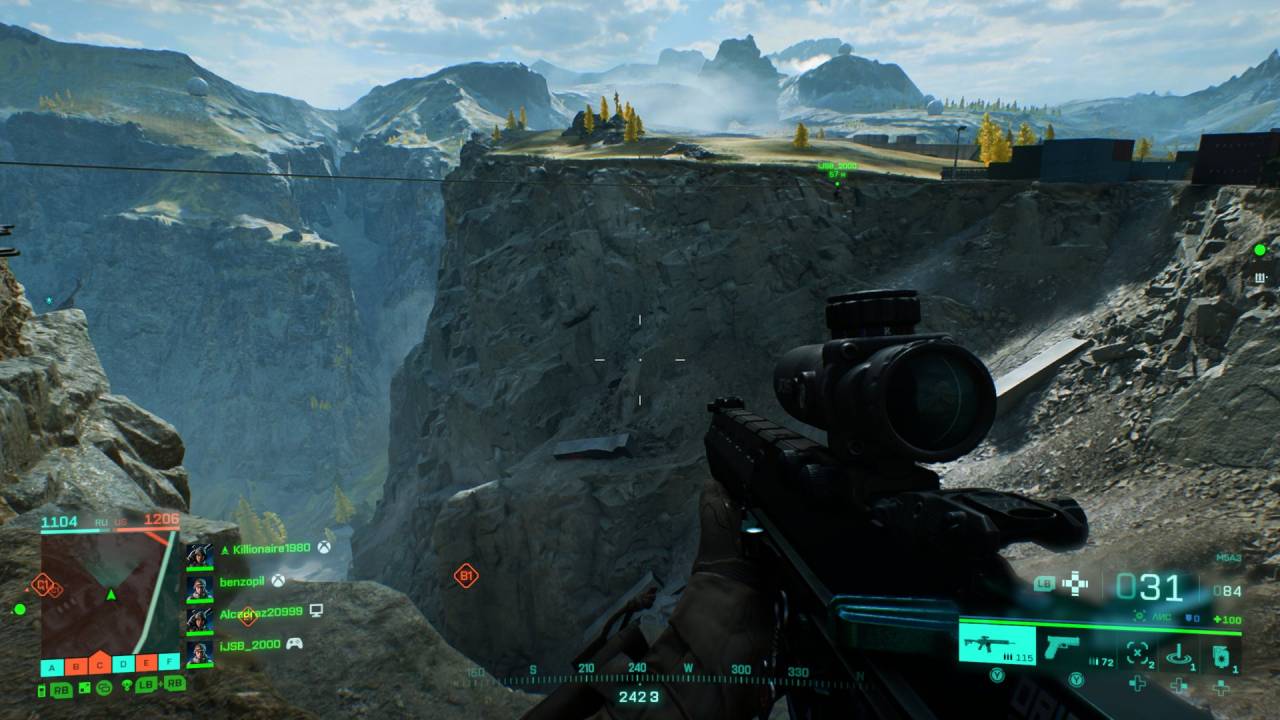Open the minimap
This screenshot has height=720, width=1280.
pos(108,594)
